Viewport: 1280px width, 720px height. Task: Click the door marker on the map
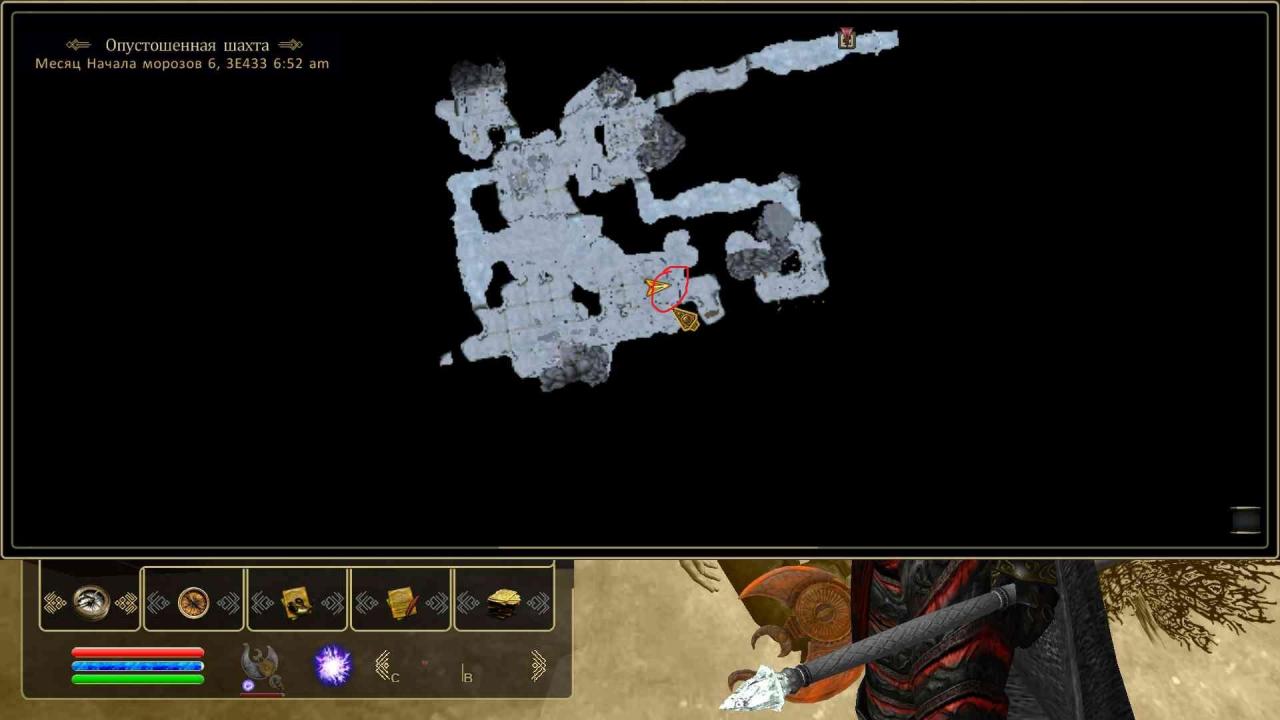pyautogui.click(x=847, y=39)
